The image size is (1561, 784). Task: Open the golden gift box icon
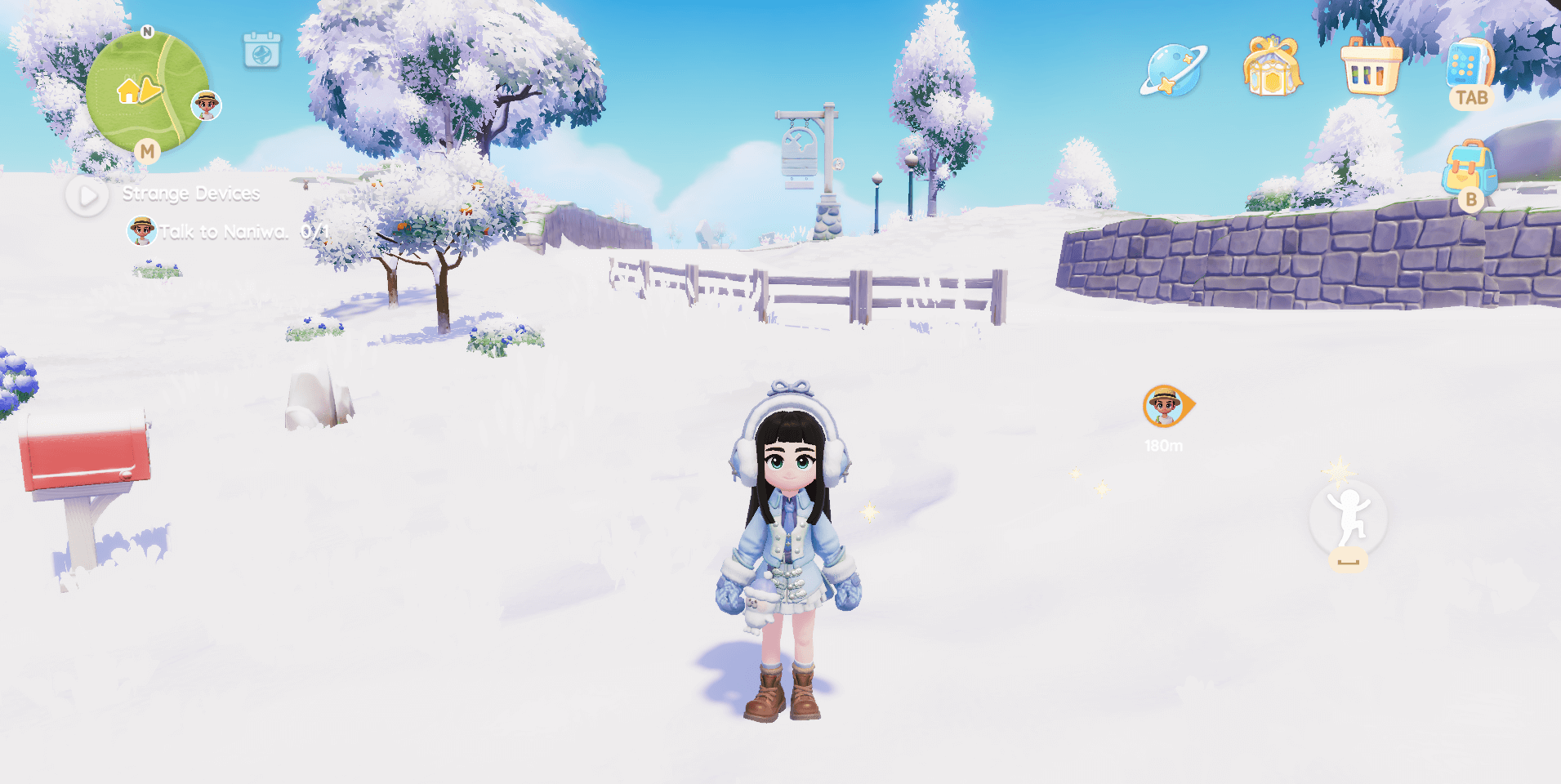click(1272, 67)
